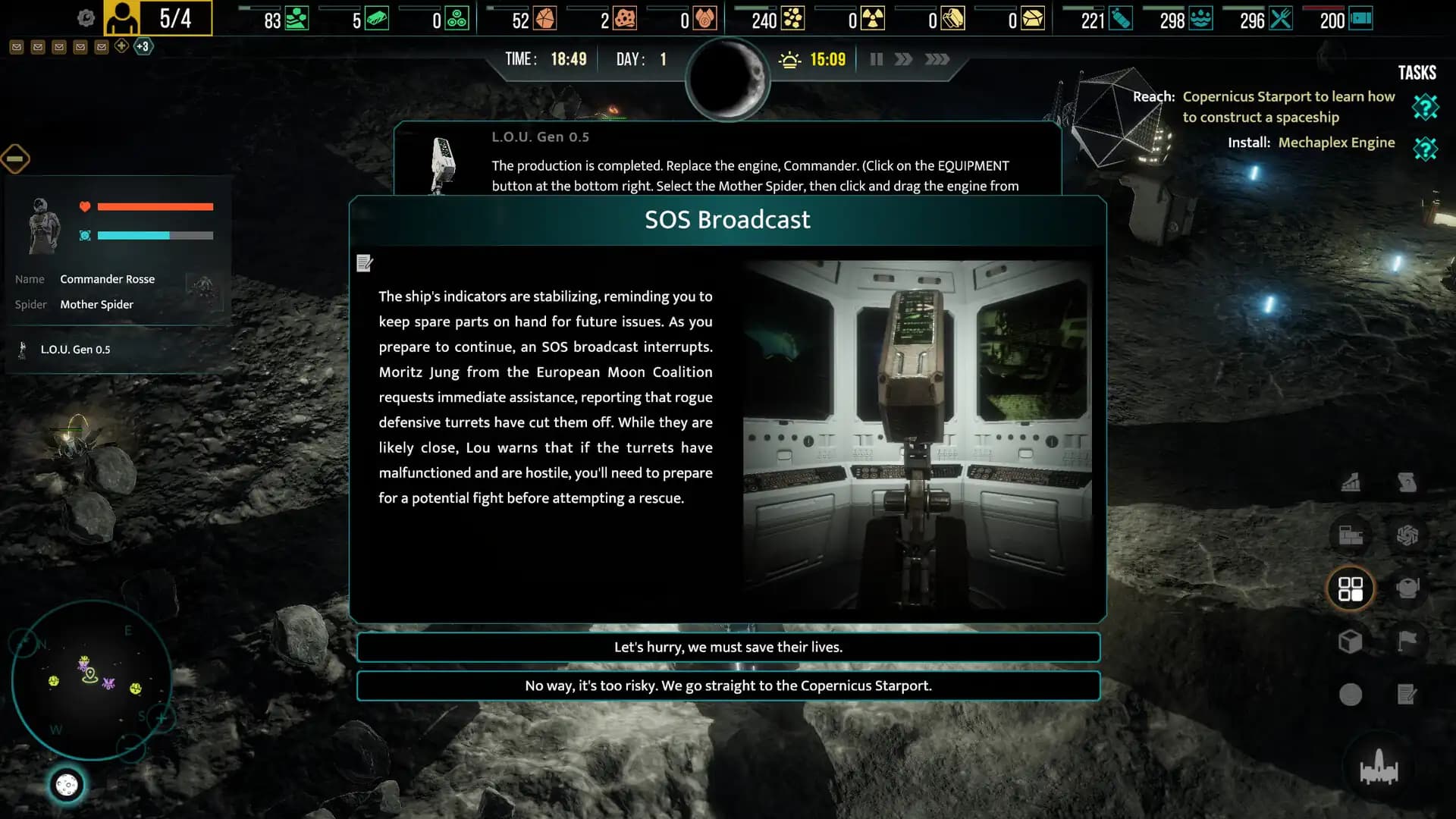Decline rescue and go to Copernicus Starport
Viewport: 1456px width, 819px height.
click(728, 686)
